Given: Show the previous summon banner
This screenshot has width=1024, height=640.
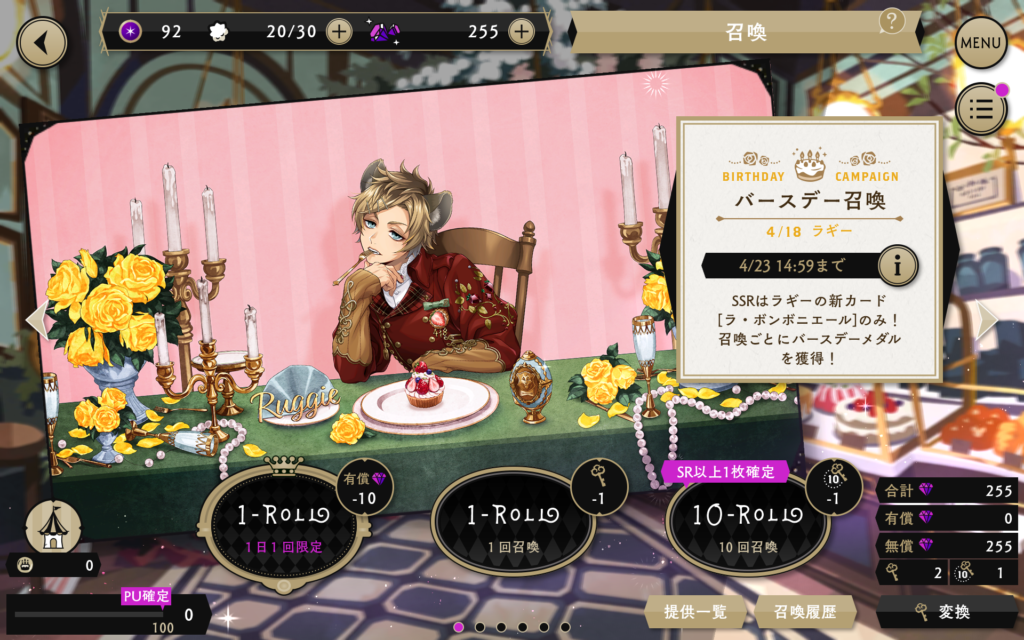Looking at the screenshot, I should (x=35, y=318).
